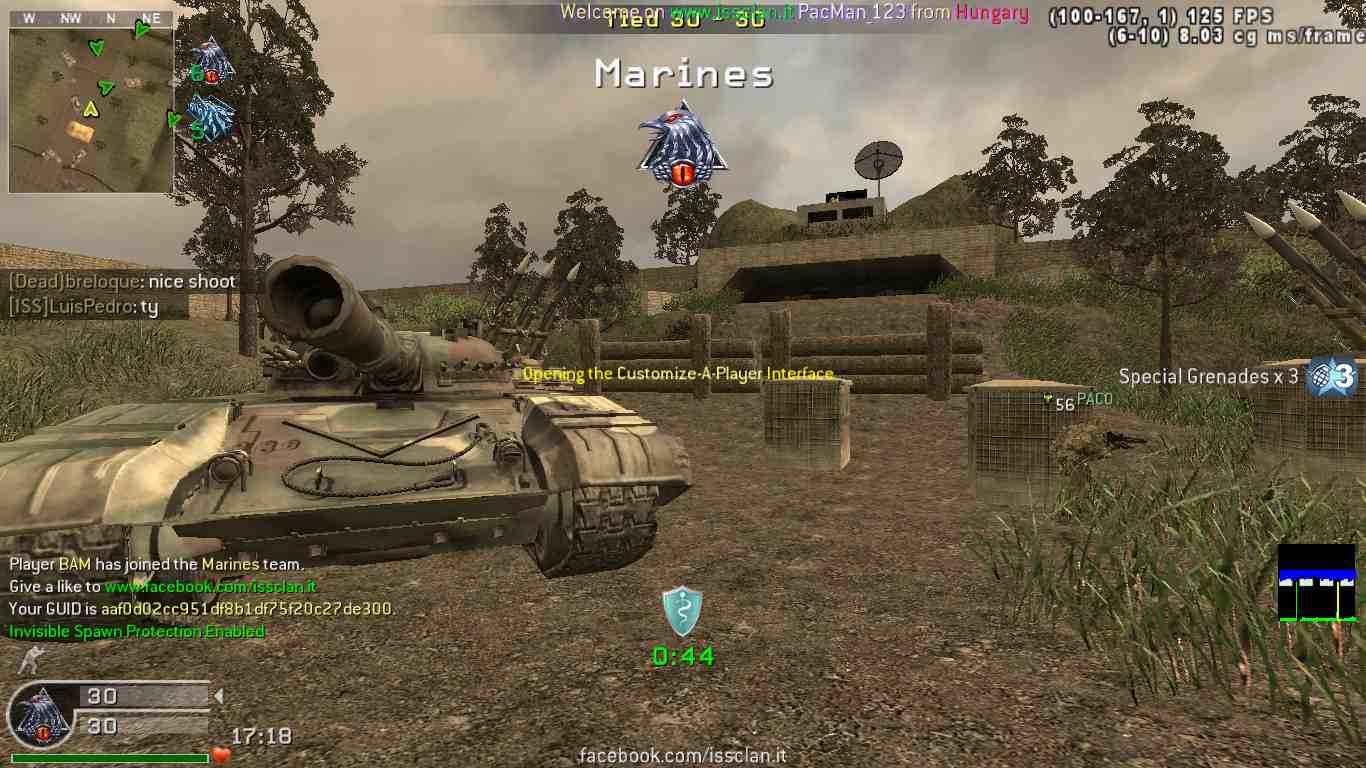Select the team emblem beside the score bars

(41, 716)
